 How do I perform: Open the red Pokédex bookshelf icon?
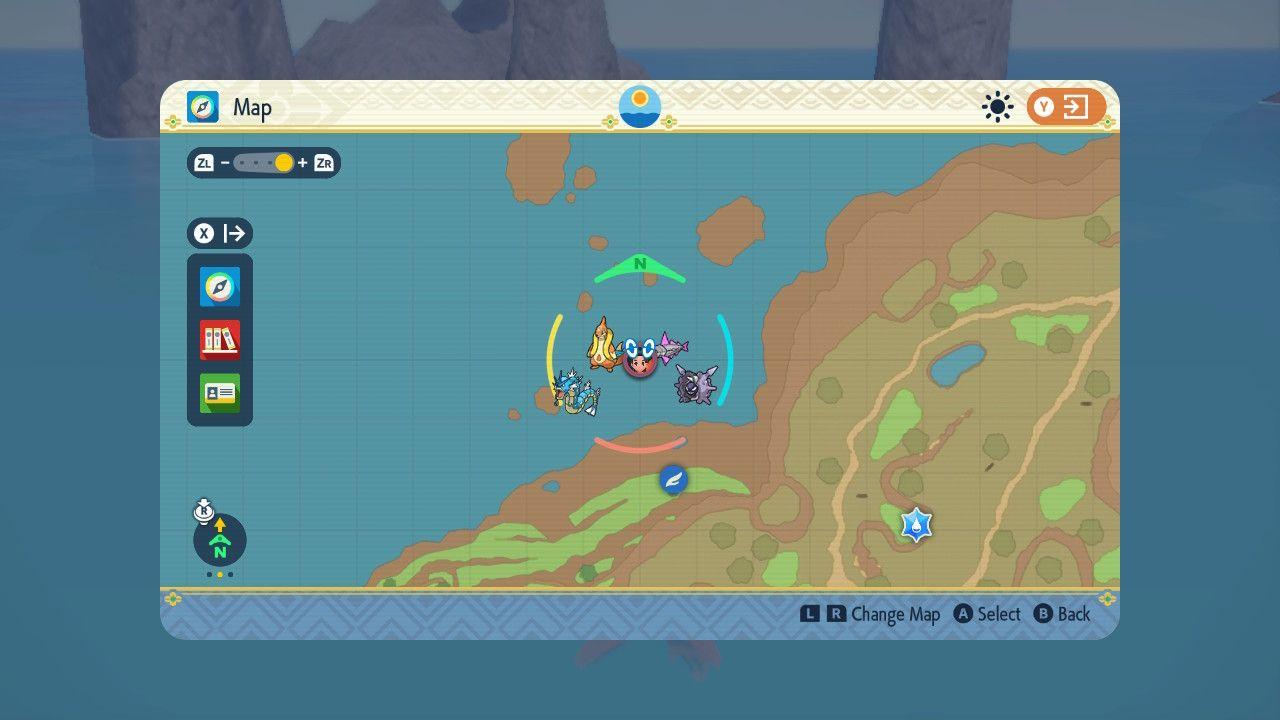click(x=219, y=340)
